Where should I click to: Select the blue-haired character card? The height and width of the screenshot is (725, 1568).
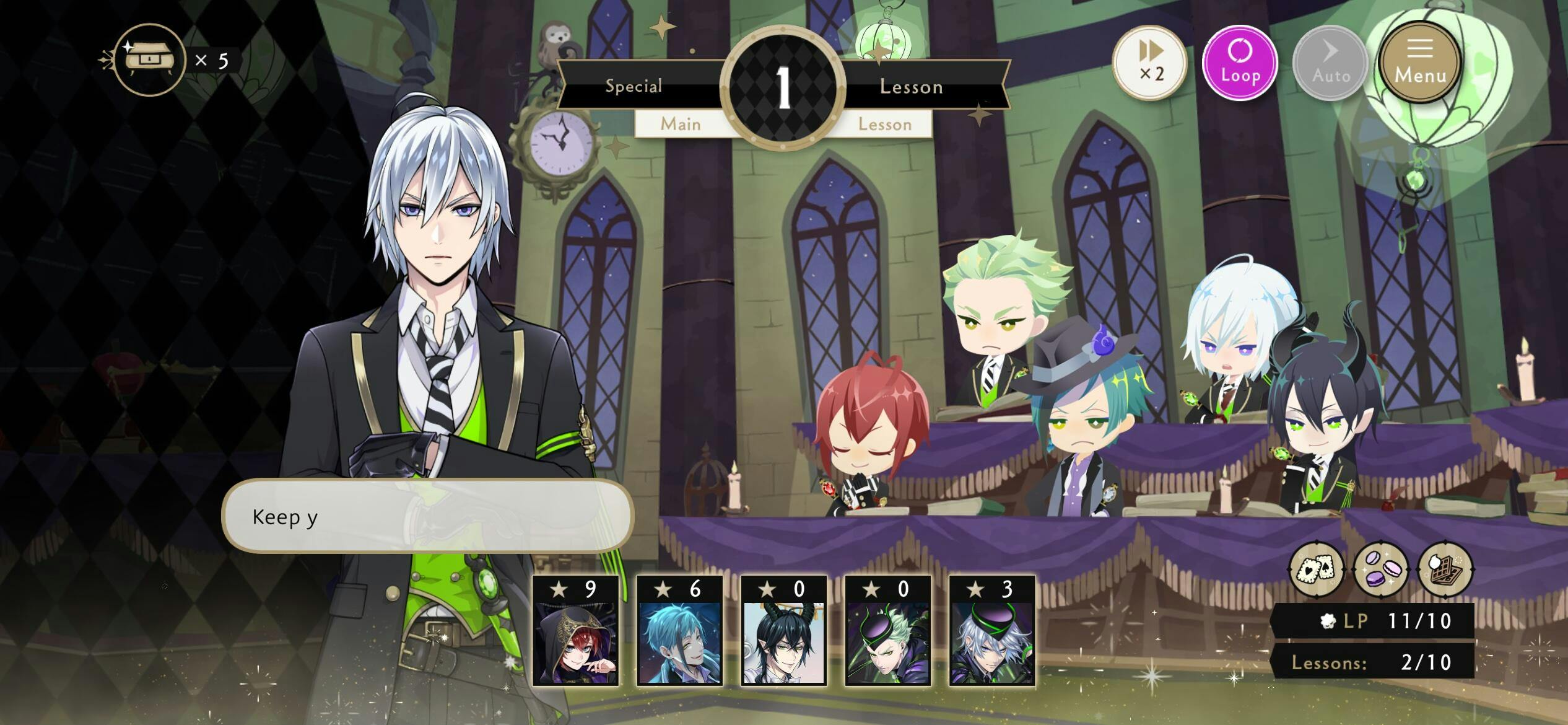pyautogui.click(x=680, y=631)
